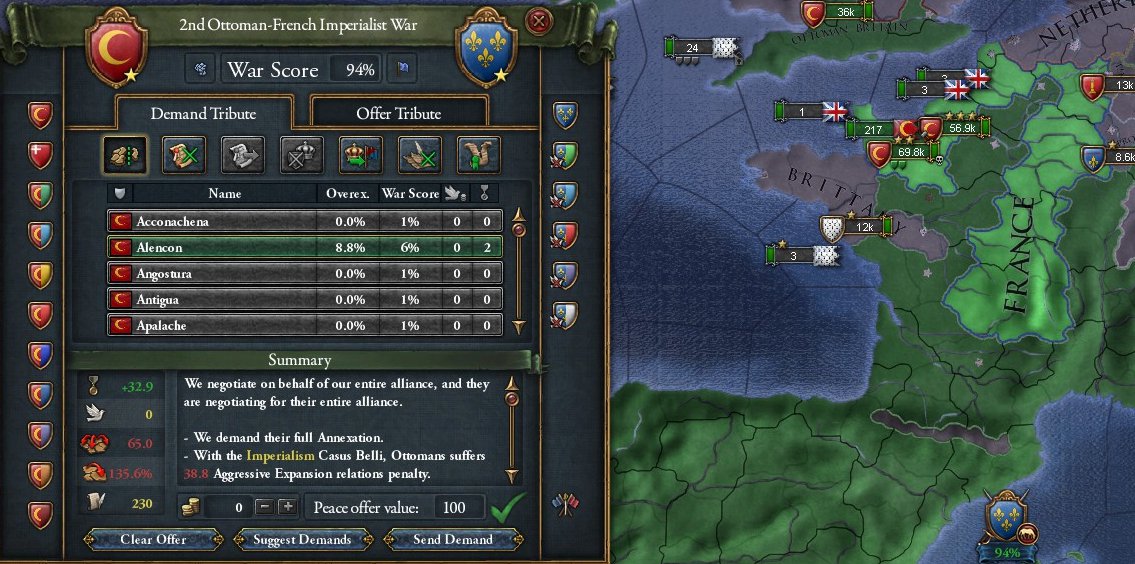Sort the list by War Score column

[x=410, y=193]
